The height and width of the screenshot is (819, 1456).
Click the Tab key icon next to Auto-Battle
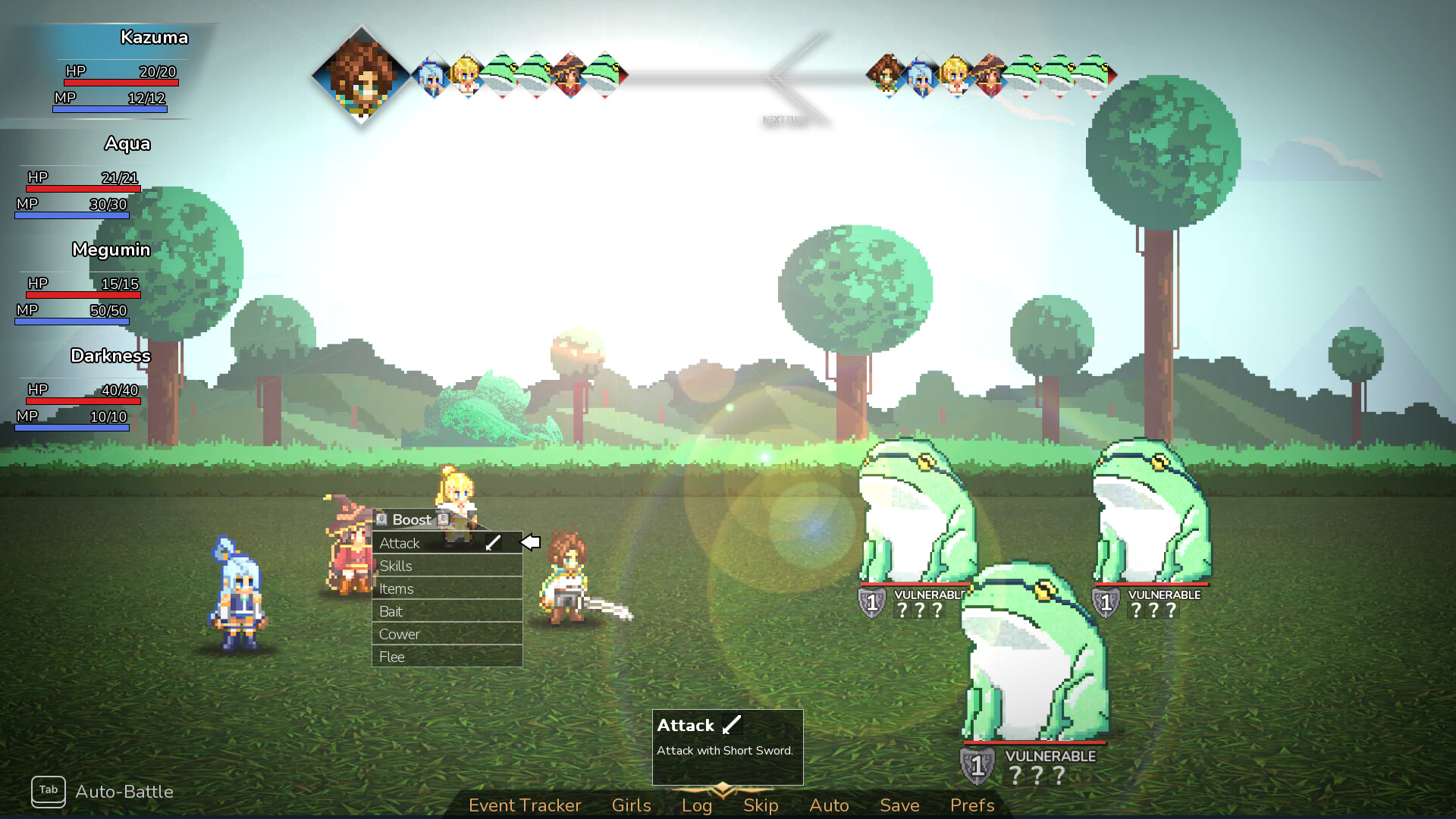[x=49, y=792]
